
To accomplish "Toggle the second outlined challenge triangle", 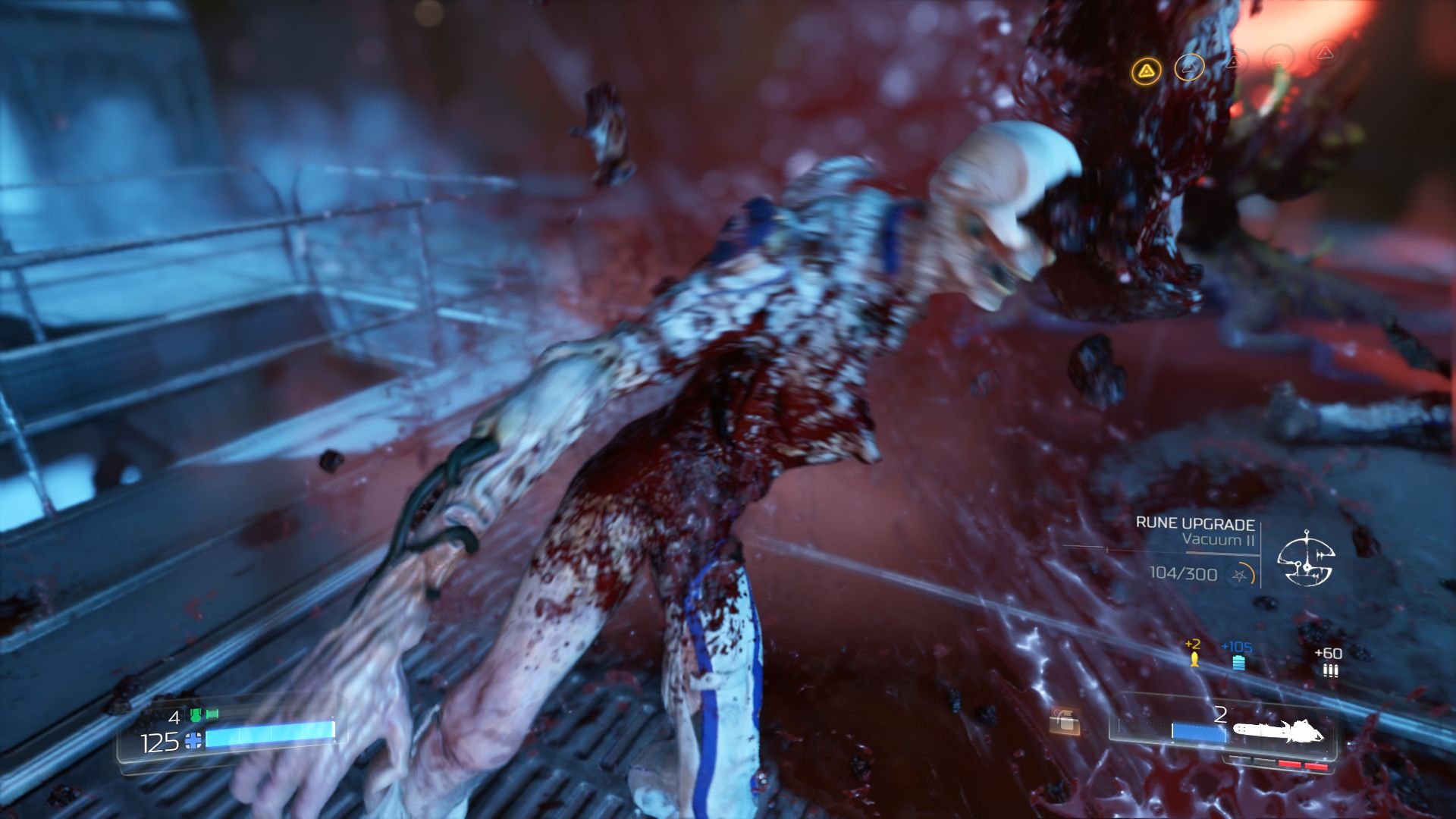I will [1190, 68].
